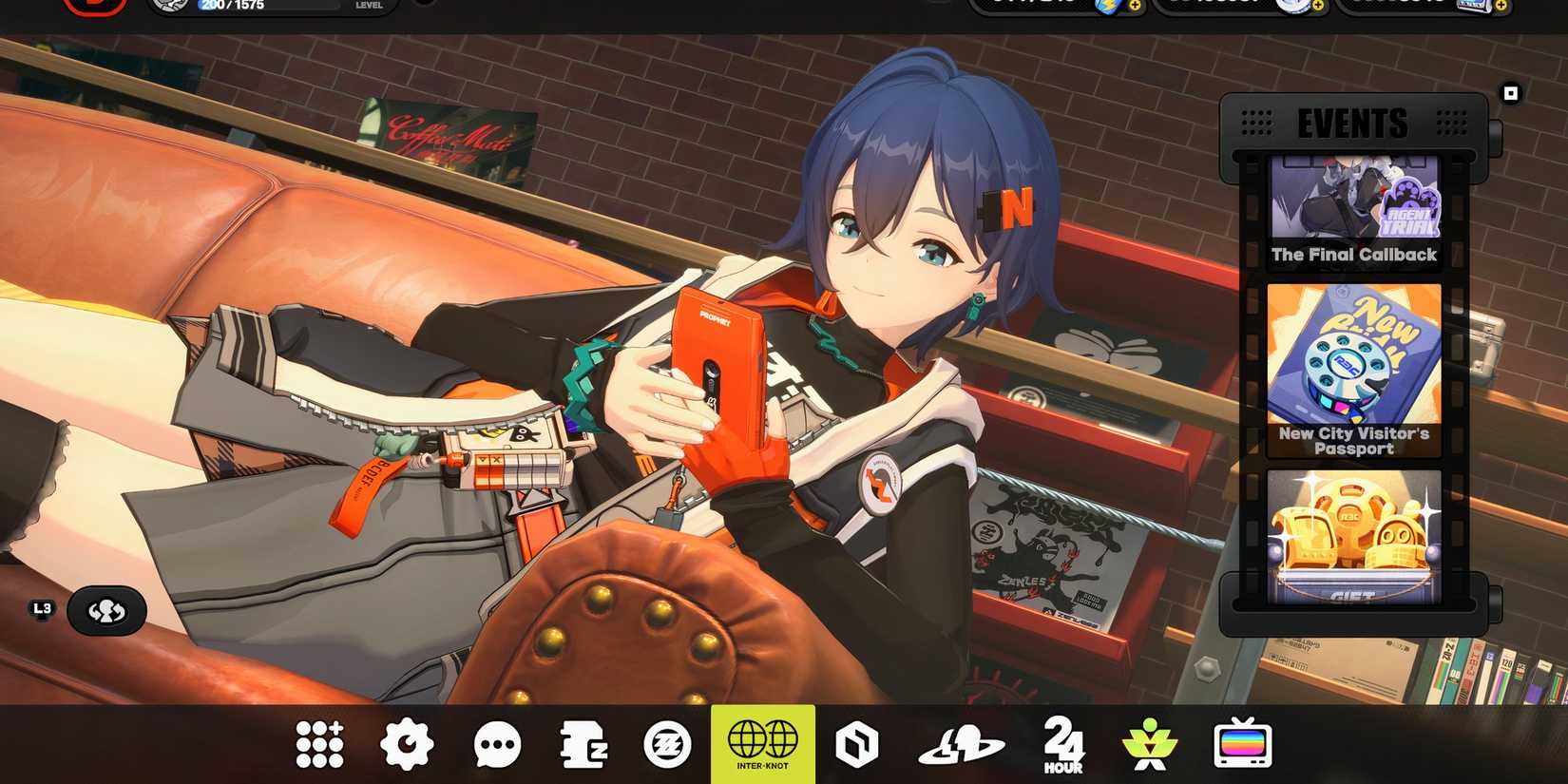Open the sleeping Z phone app
The width and height of the screenshot is (1568, 784).
coord(583,743)
